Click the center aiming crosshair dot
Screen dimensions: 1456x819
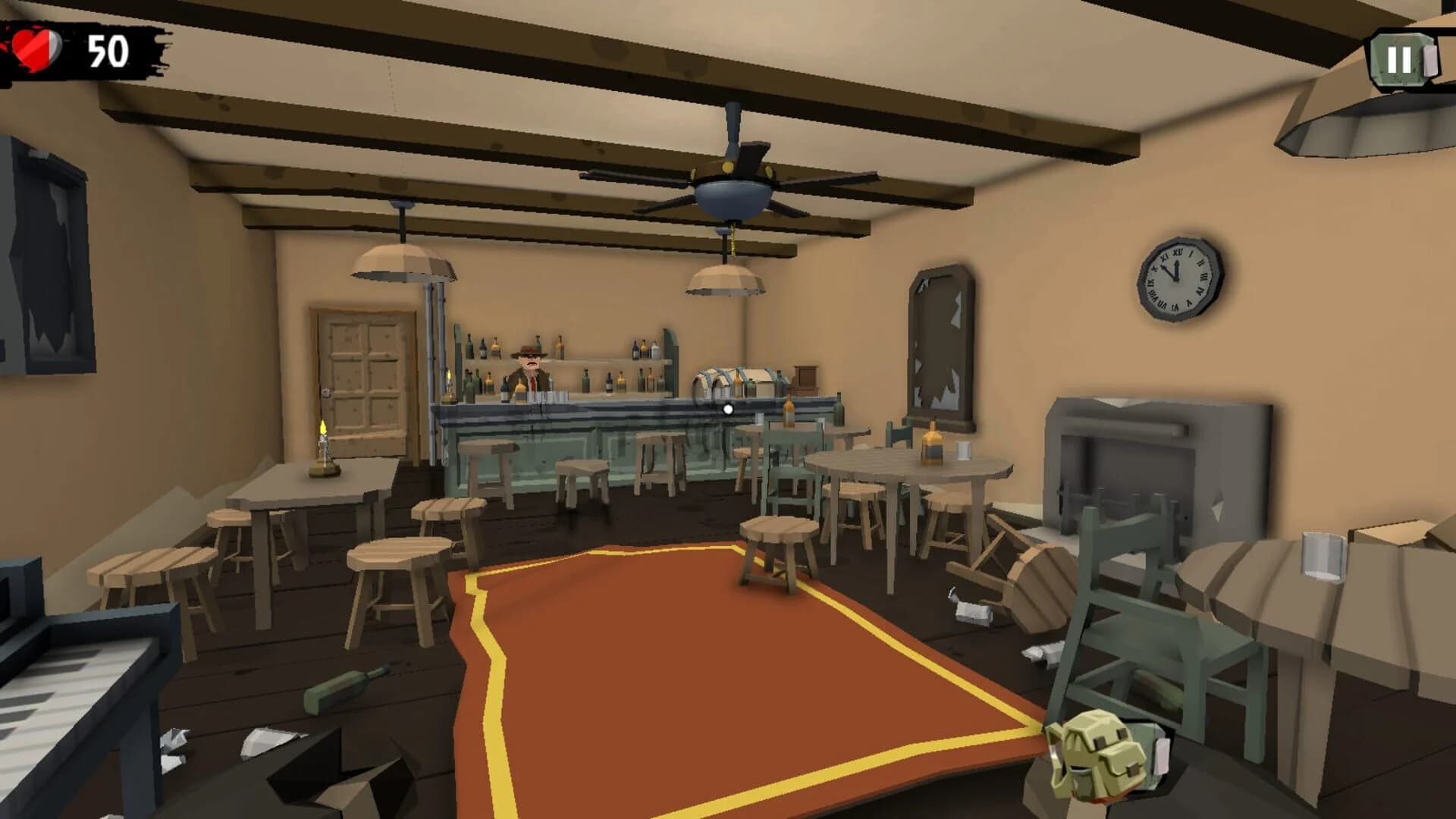point(728,408)
